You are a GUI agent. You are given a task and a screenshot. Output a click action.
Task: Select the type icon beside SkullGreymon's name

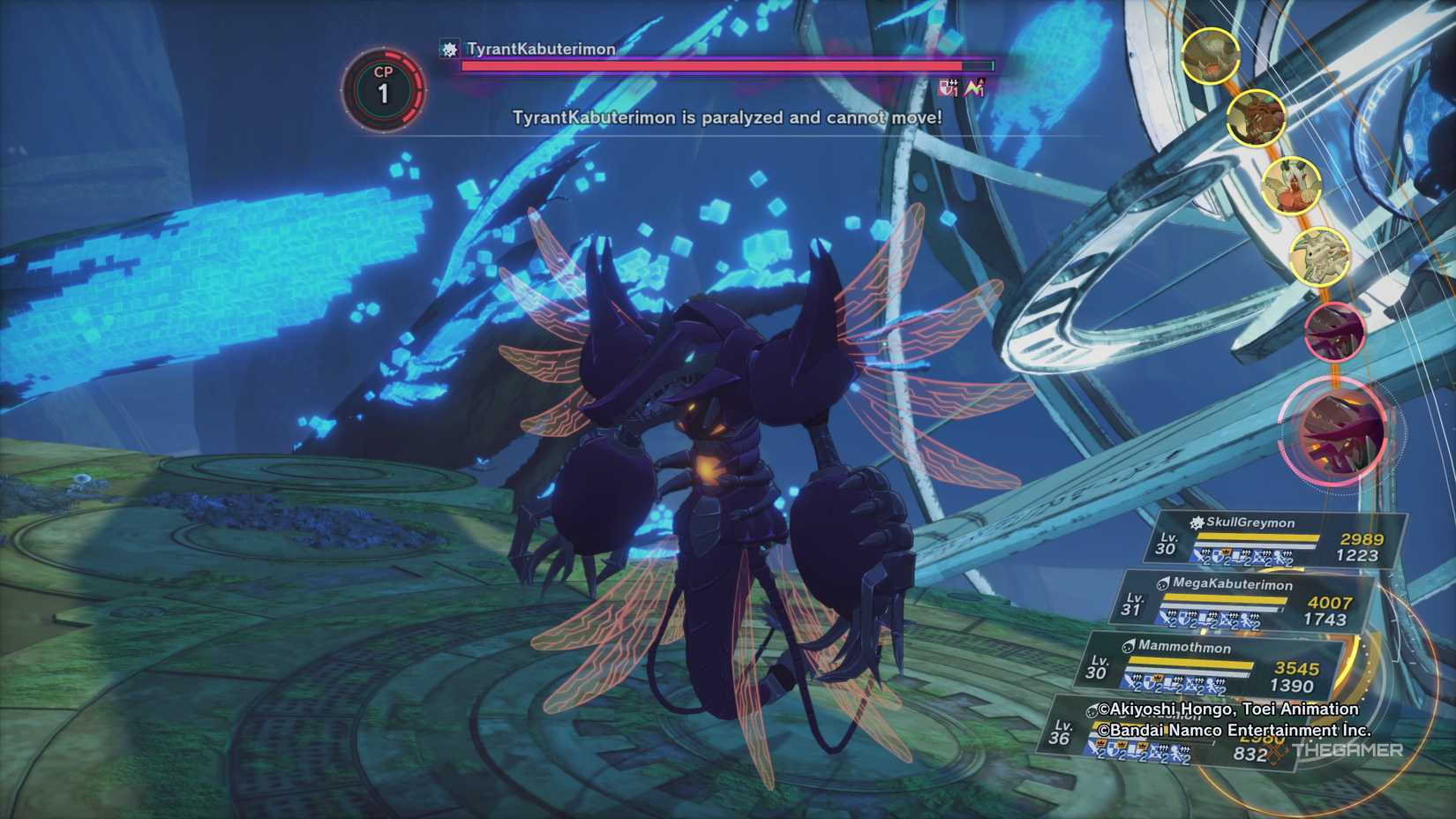1196,524
